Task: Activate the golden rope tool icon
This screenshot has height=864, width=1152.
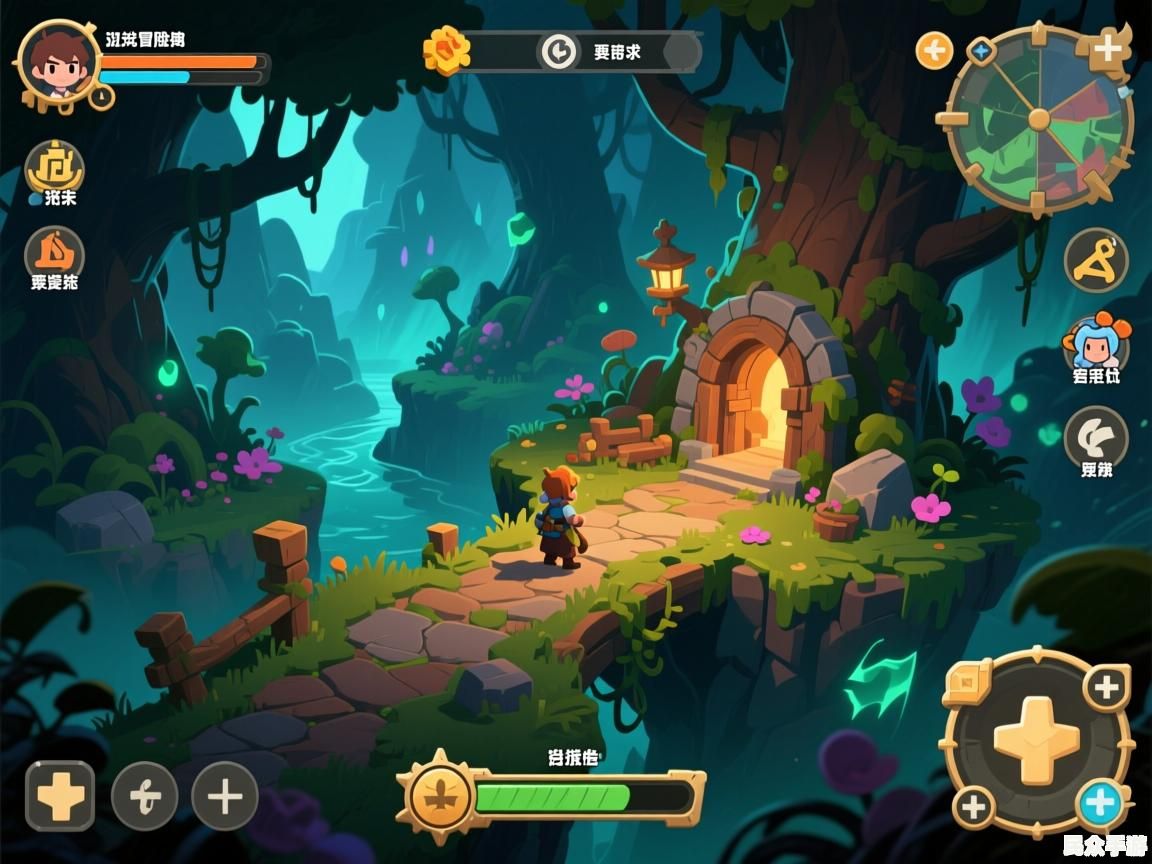Action: coord(1095,259)
